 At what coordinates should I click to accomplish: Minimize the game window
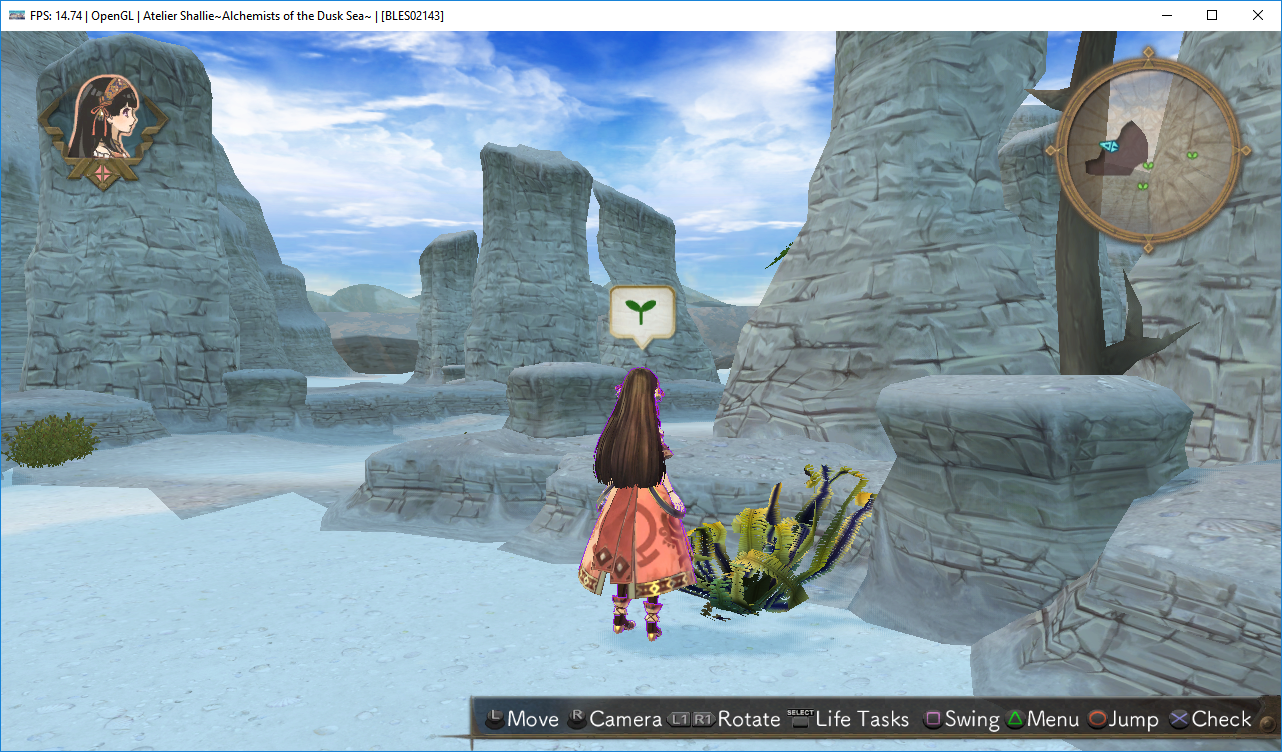point(1166,15)
